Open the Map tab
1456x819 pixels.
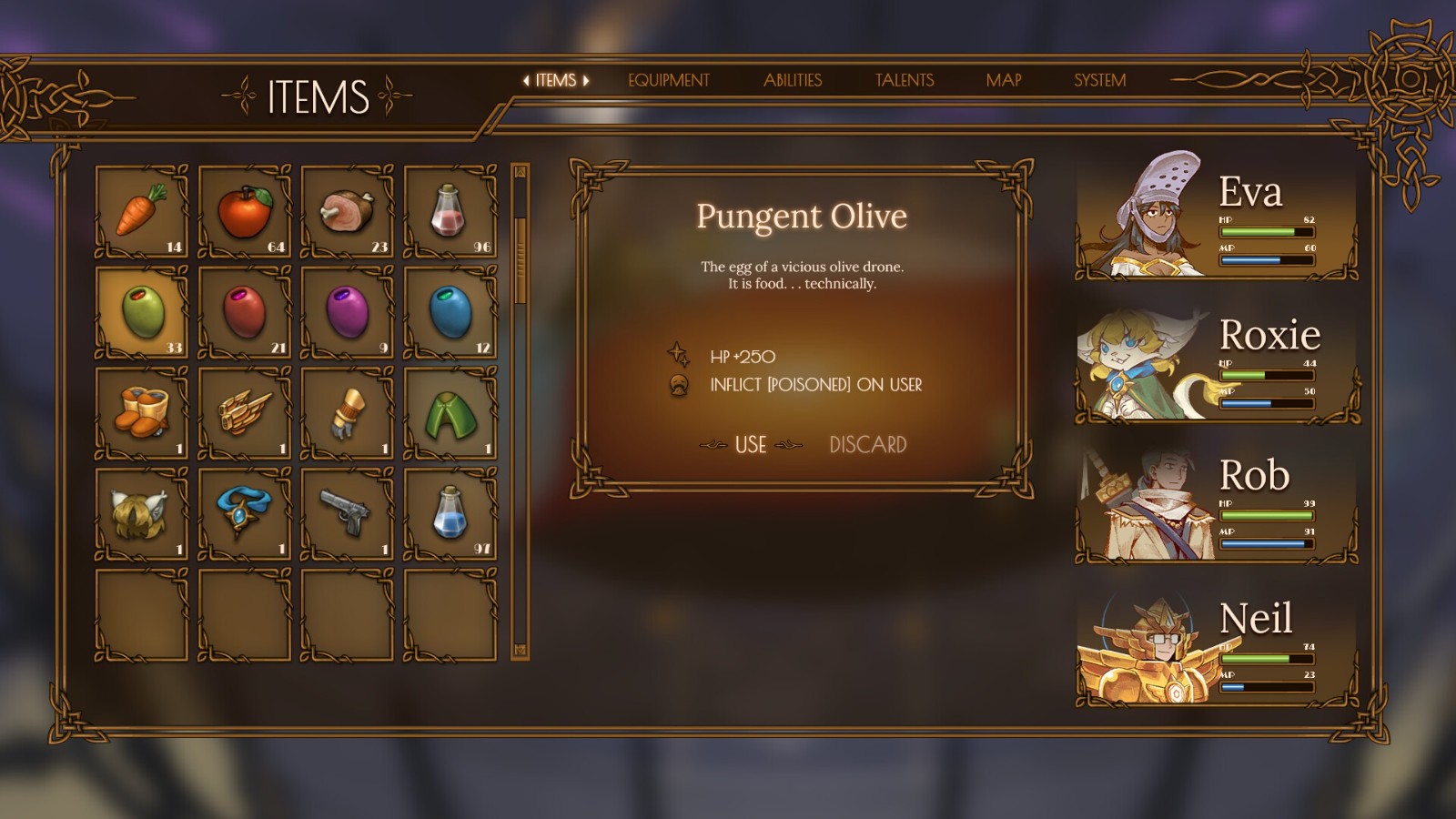tap(1003, 80)
